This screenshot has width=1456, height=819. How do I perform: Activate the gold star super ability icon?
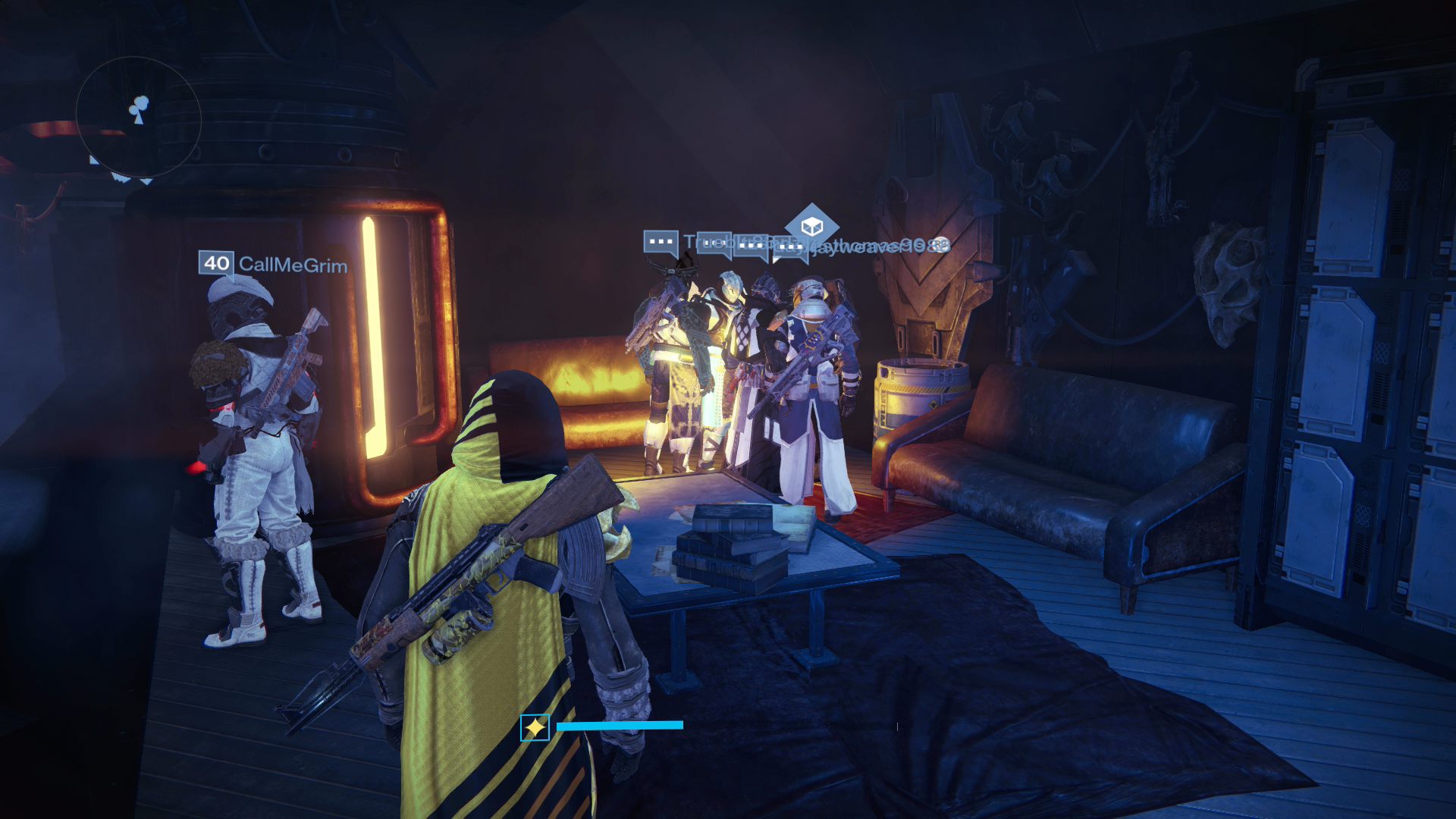tap(535, 728)
